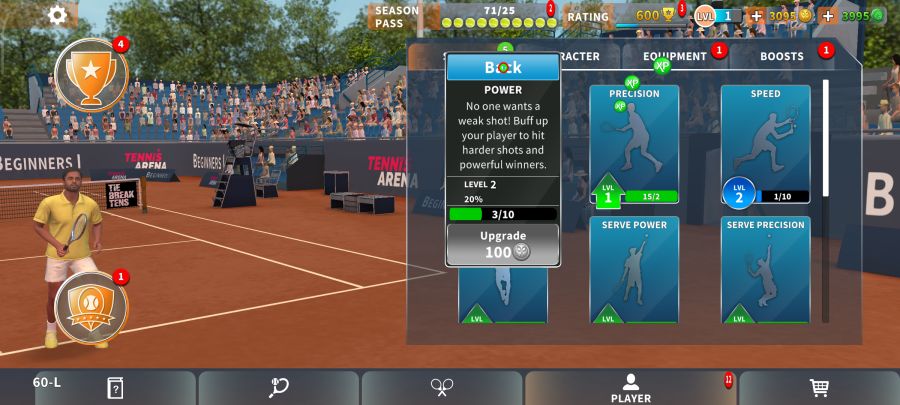
Task: Click the Back button on Power popup
Action: click(x=503, y=67)
